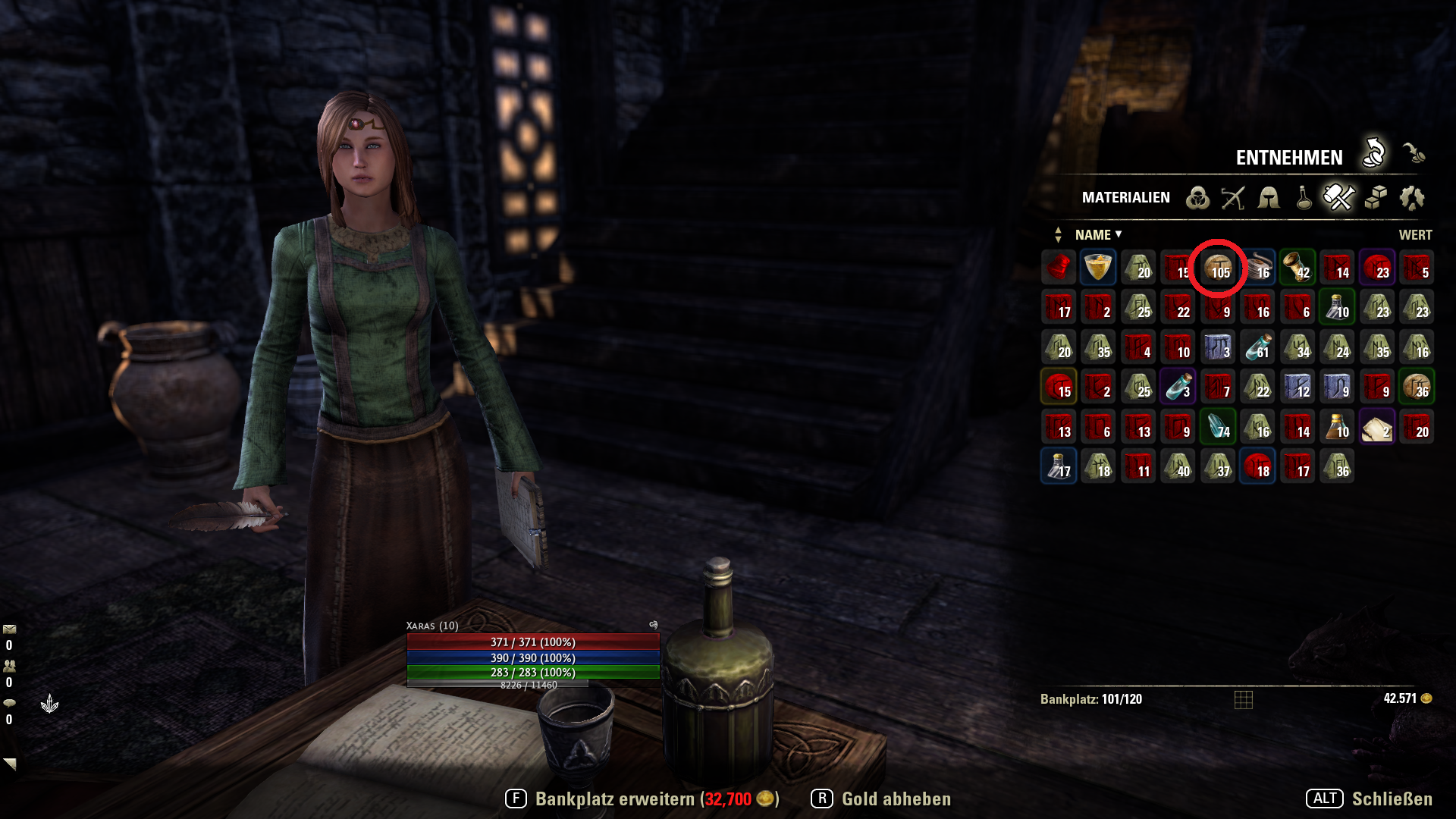Switch to the deposit tab icon
Viewport: 1456px width, 819px height.
1414,153
